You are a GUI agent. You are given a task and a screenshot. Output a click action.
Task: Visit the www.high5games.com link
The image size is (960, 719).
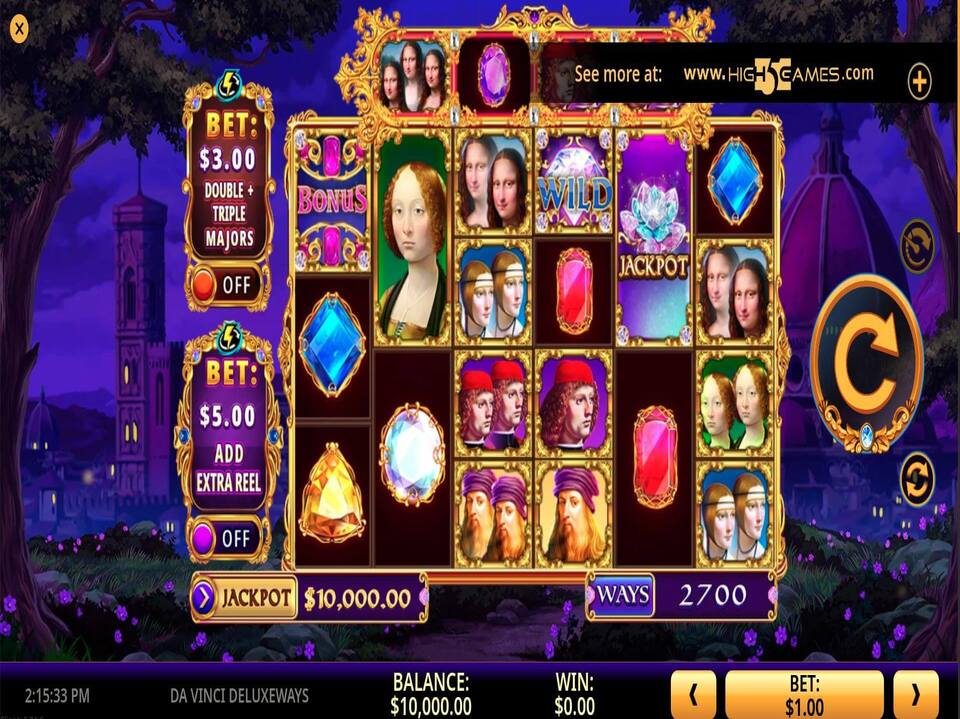(778, 75)
